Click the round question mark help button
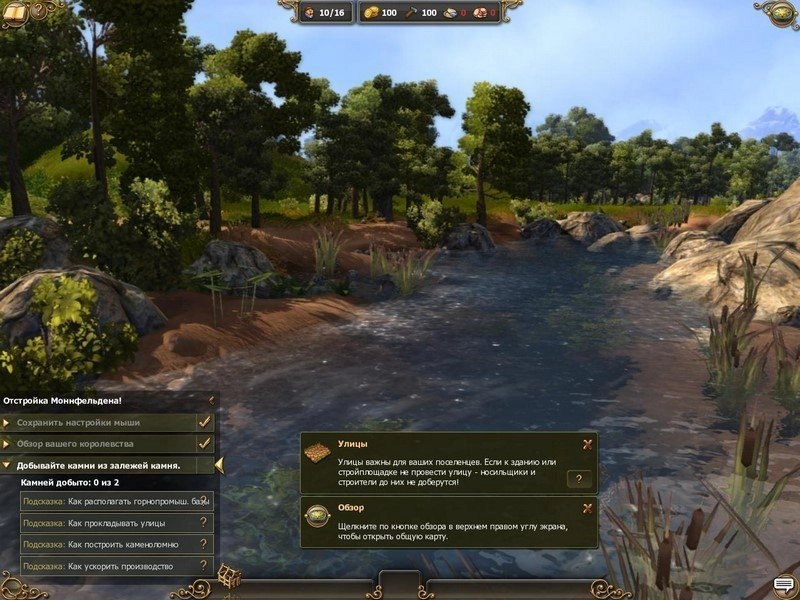Viewport: 800px width, 600px height. pyautogui.click(x=38, y=11)
